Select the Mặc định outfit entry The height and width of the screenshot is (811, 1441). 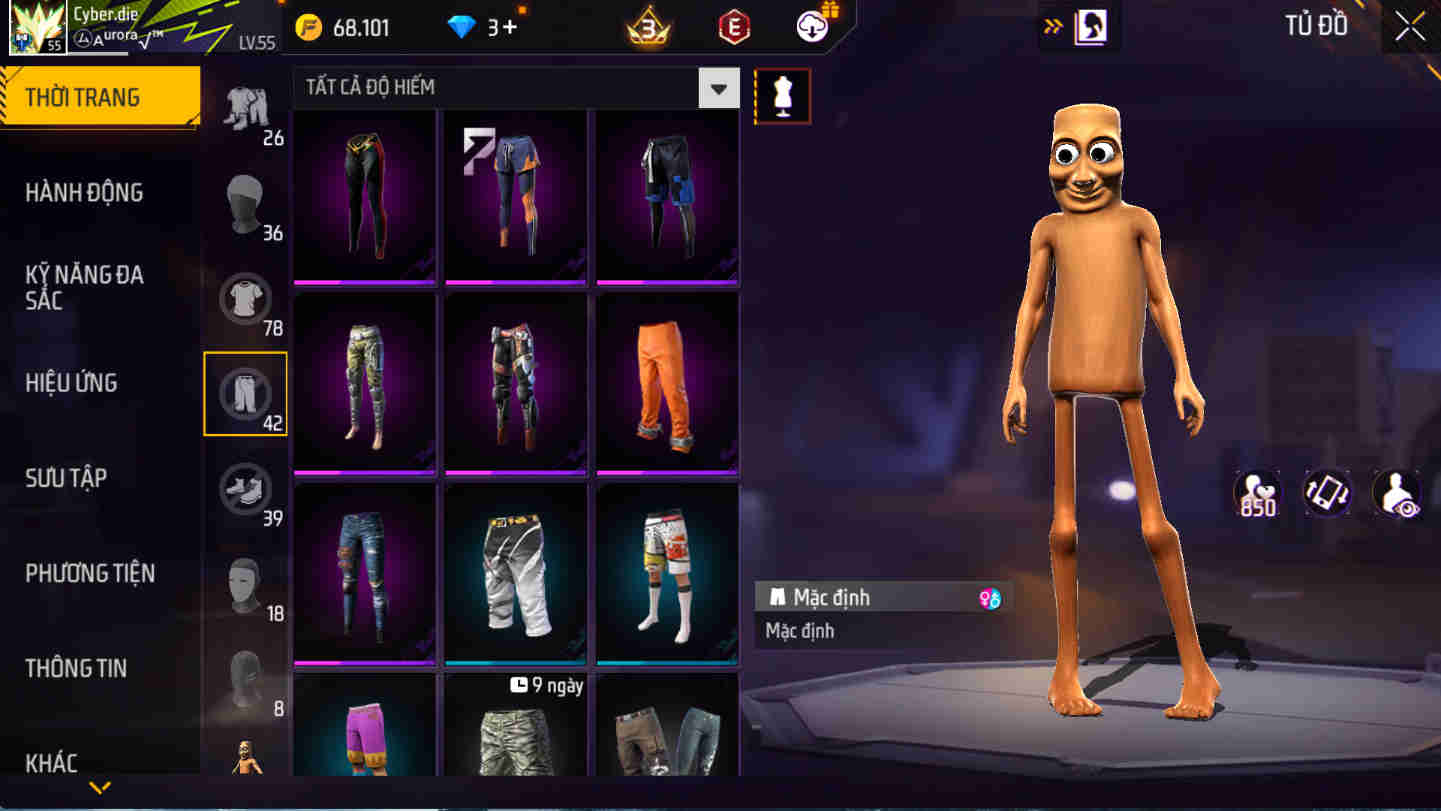[880, 597]
